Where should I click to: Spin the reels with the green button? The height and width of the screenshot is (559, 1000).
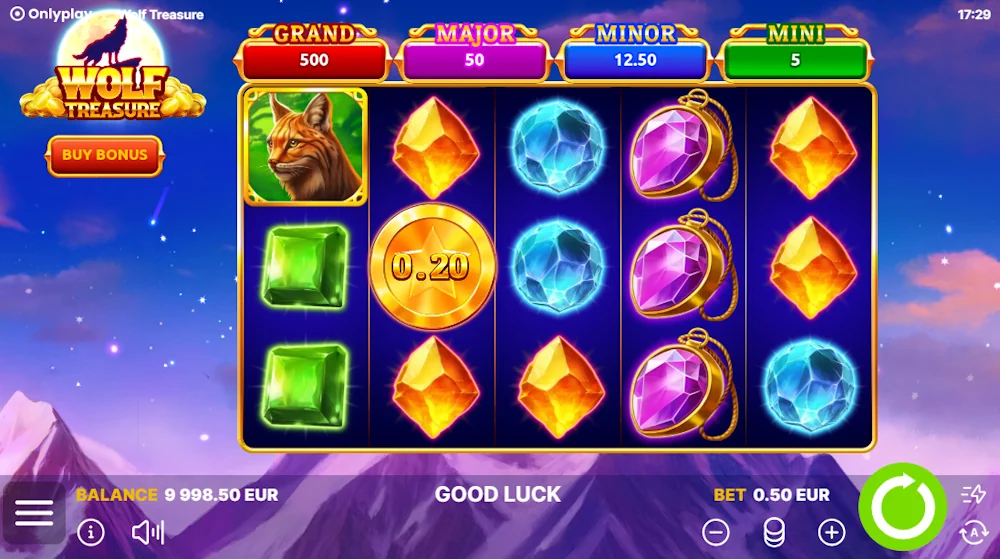(902, 507)
